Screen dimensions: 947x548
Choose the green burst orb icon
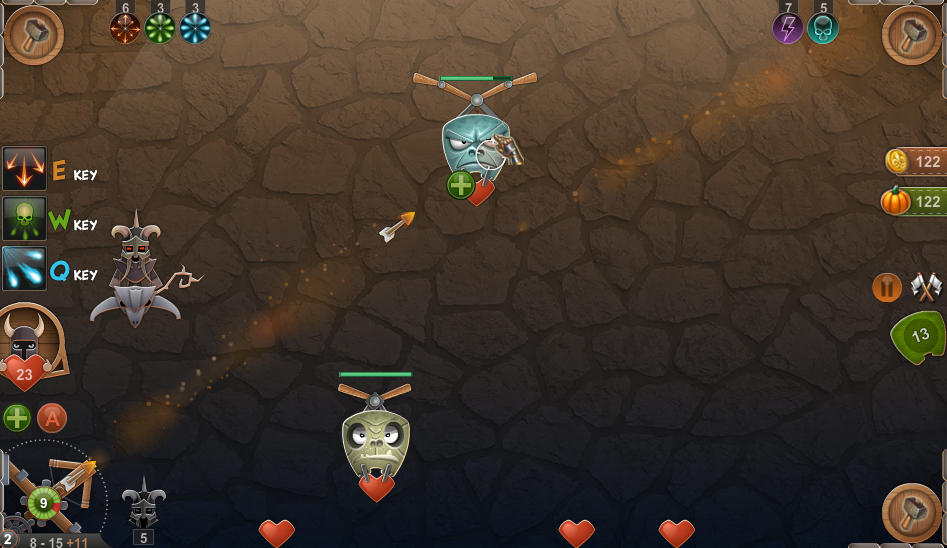pyautogui.click(x=160, y=28)
